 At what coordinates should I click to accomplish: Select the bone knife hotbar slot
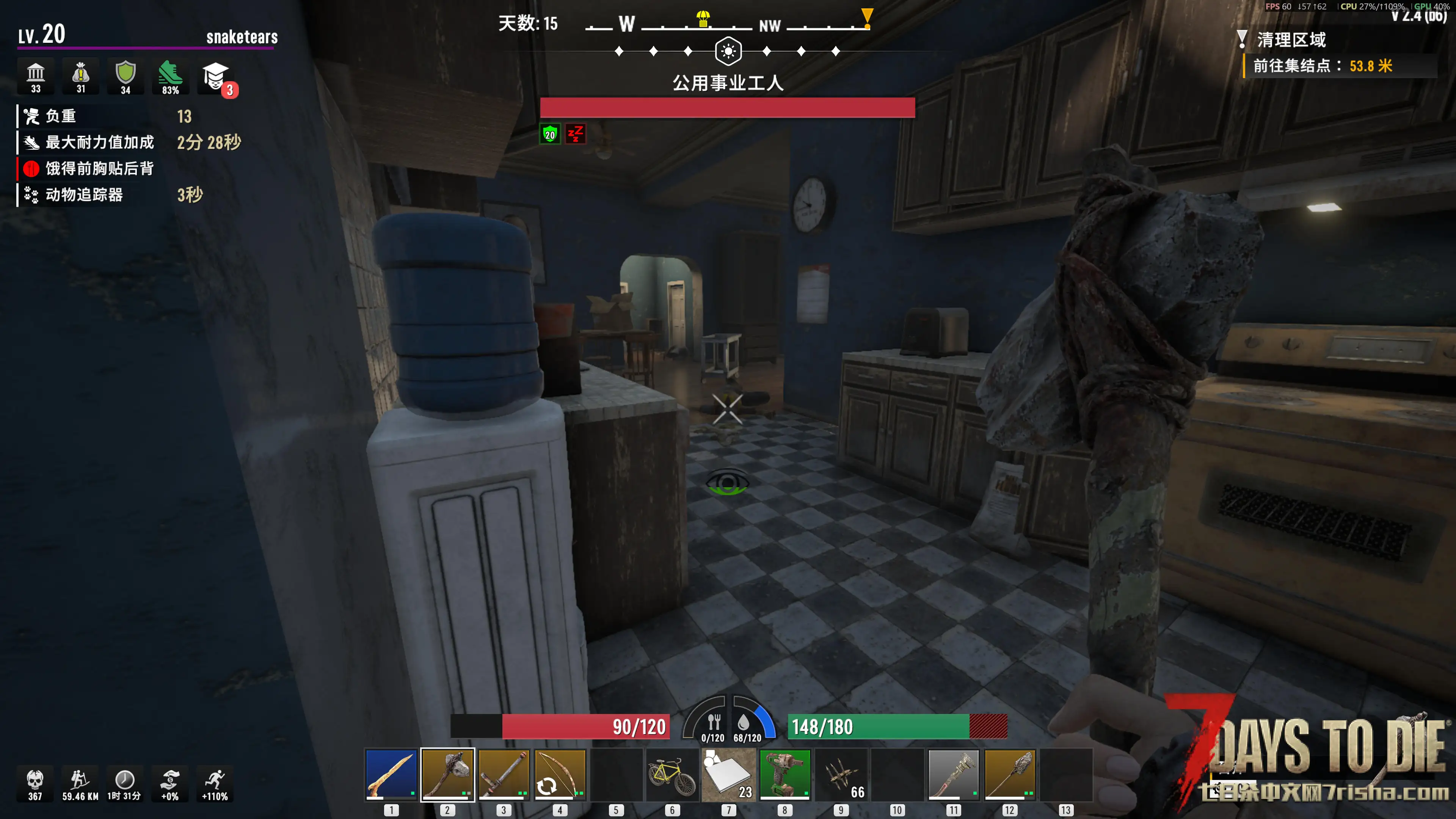coord(391,774)
